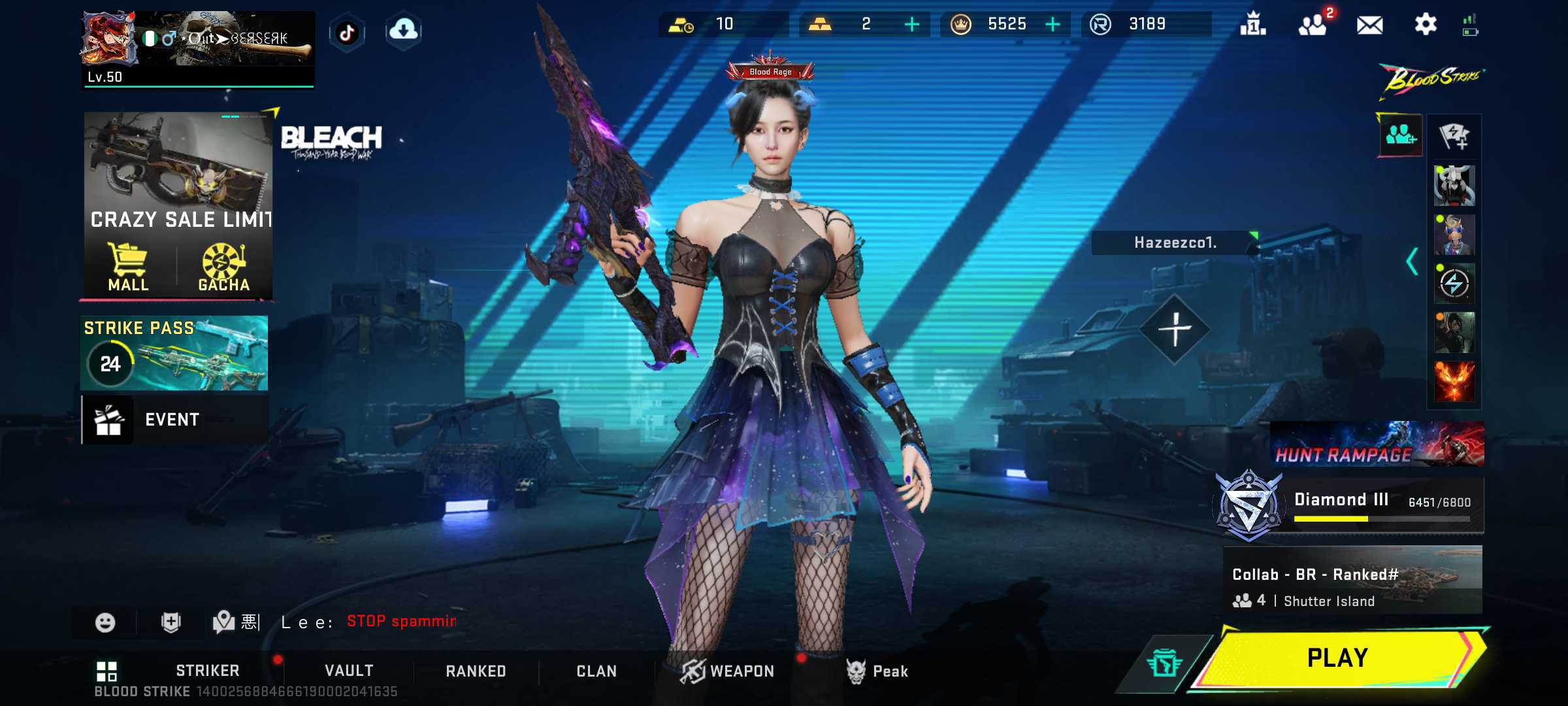1568x706 pixels.
Task: Select the Peak mode tab
Action: pyautogui.click(x=877, y=671)
